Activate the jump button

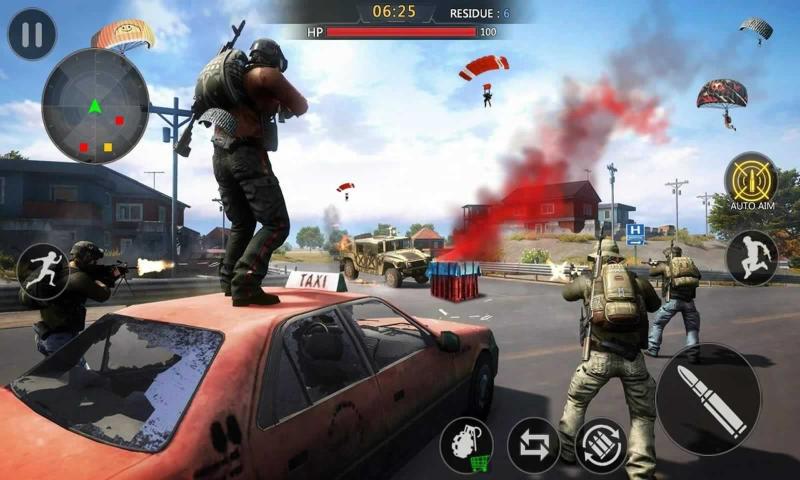point(752,257)
